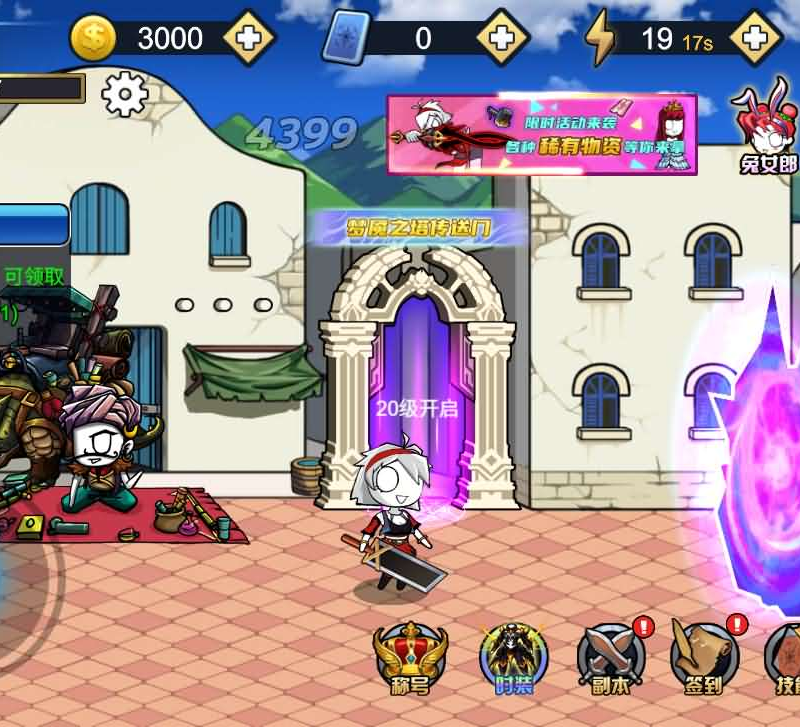The image size is (800, 727).
Task: Open the 时装 costume menu
Action: 513,659
